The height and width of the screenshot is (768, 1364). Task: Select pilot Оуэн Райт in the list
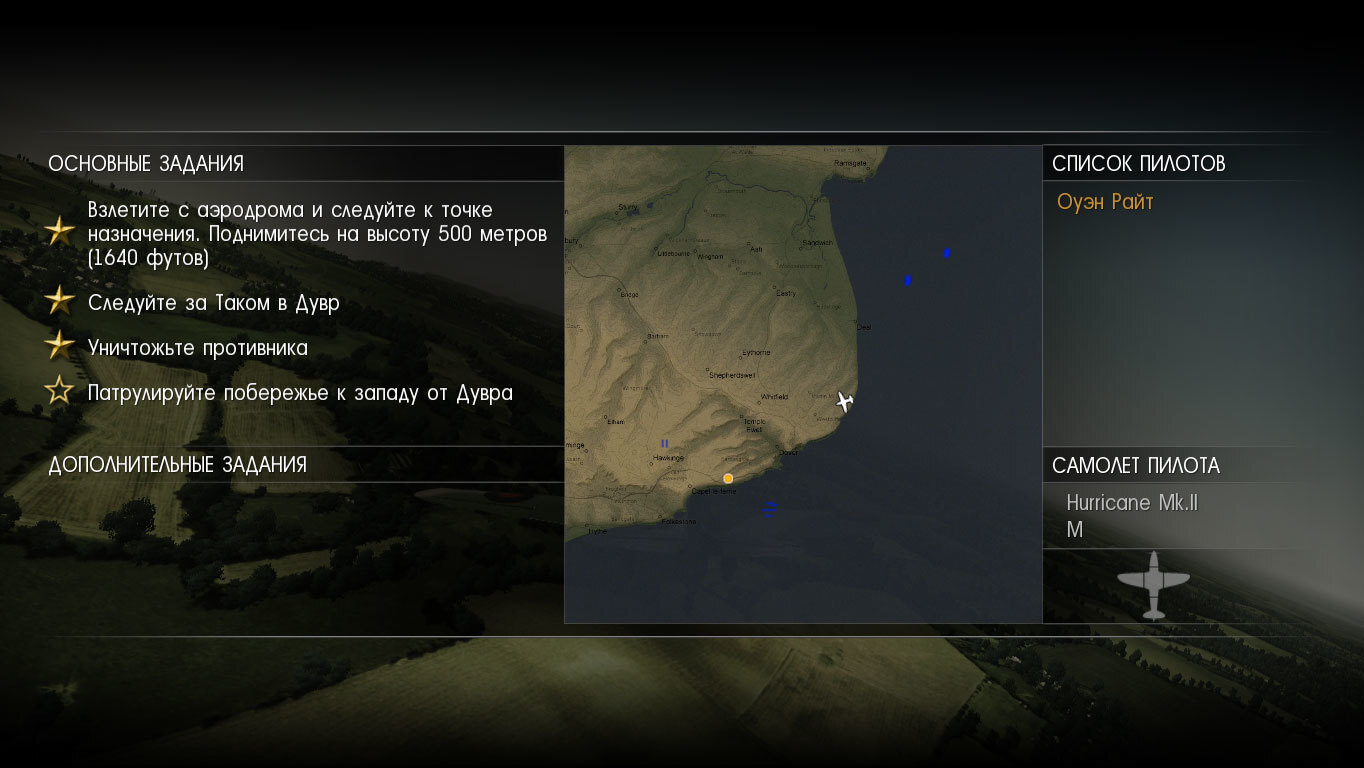[1105, 202]
